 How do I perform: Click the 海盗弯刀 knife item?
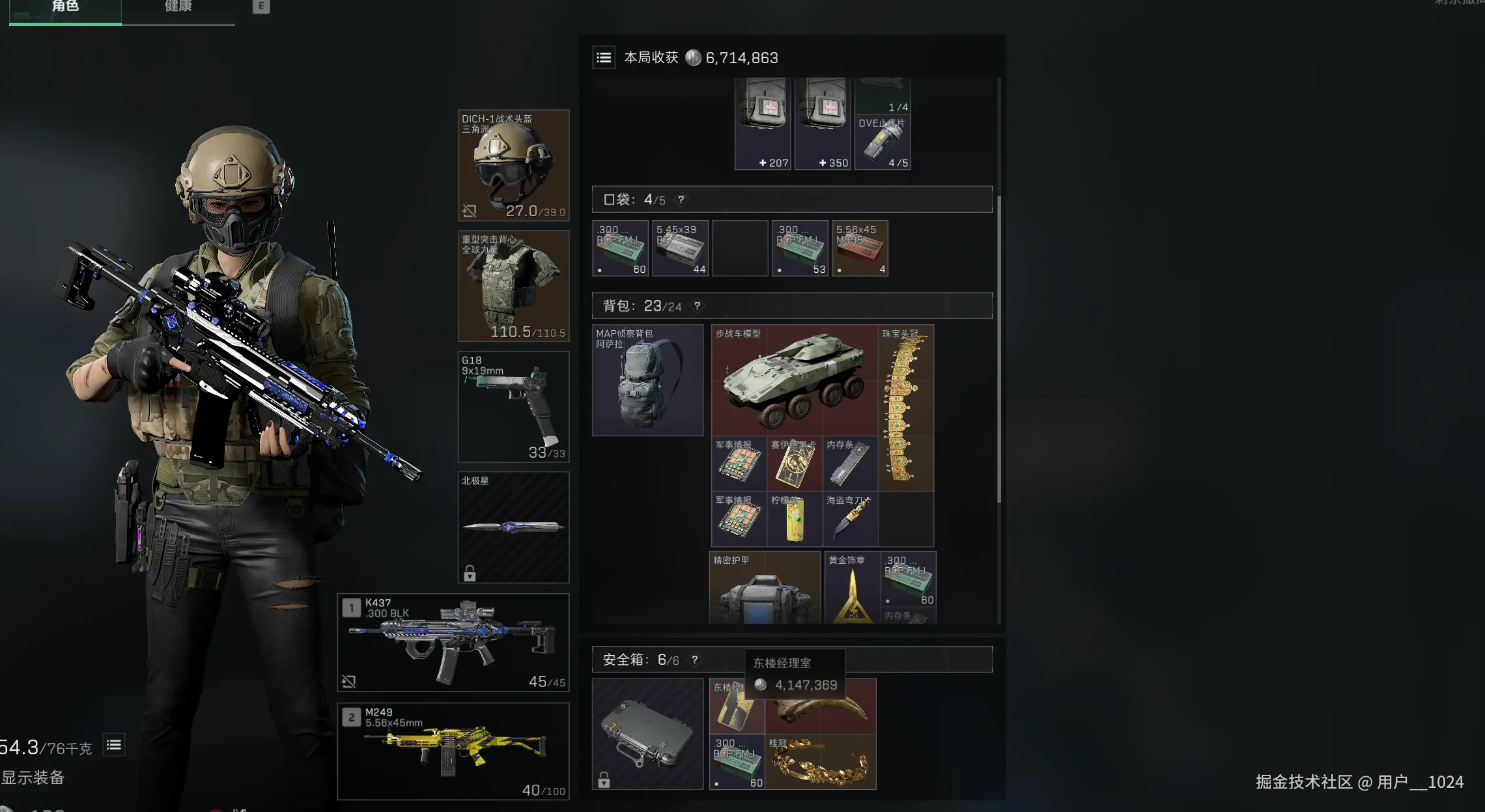point(850,519)
